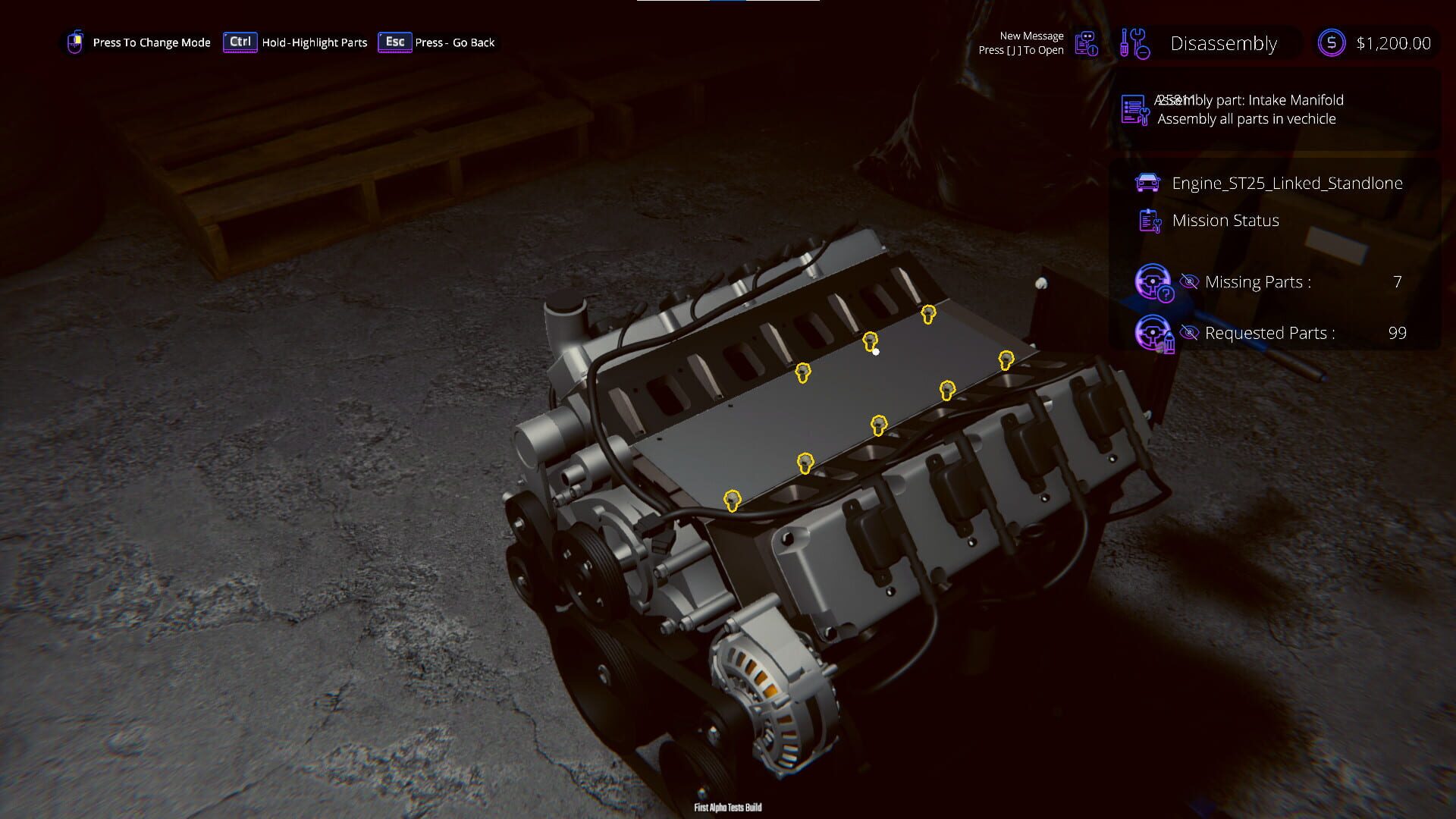
Task: Select the Esc Go Back control
Action: (395, 42)
